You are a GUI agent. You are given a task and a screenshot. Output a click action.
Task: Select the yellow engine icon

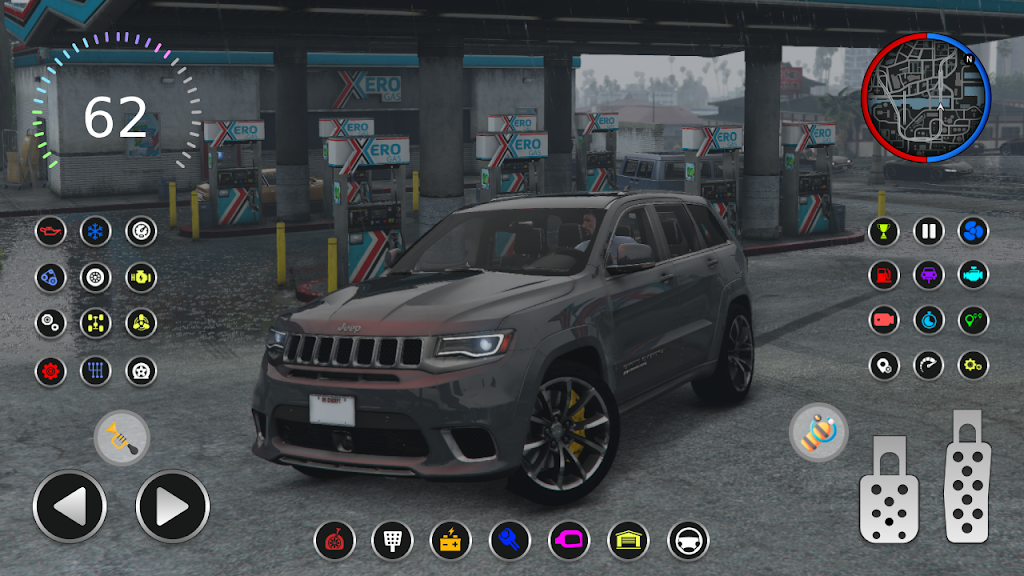(141, 276)
